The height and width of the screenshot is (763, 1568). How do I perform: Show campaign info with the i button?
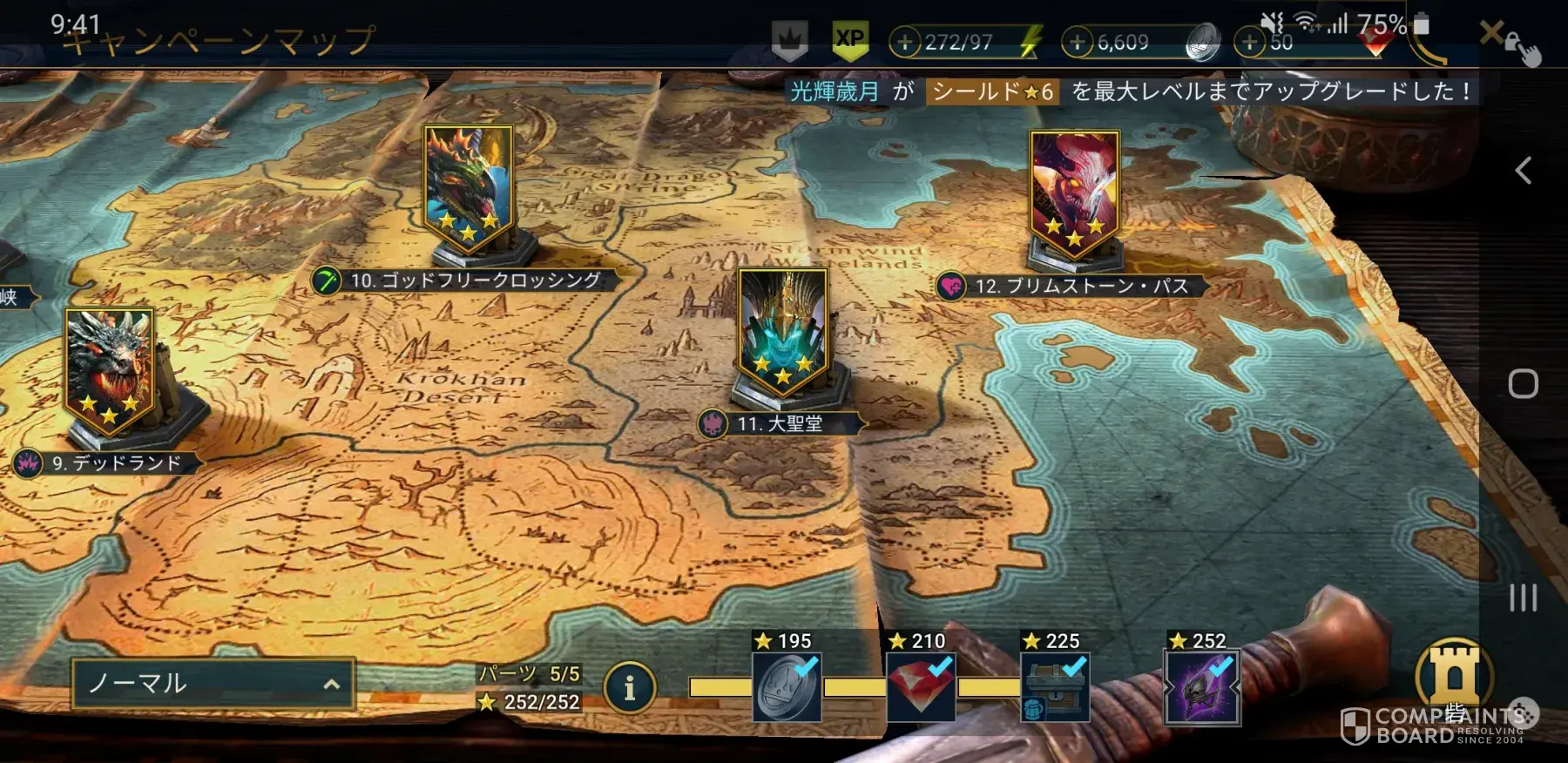tap(629, 688)
